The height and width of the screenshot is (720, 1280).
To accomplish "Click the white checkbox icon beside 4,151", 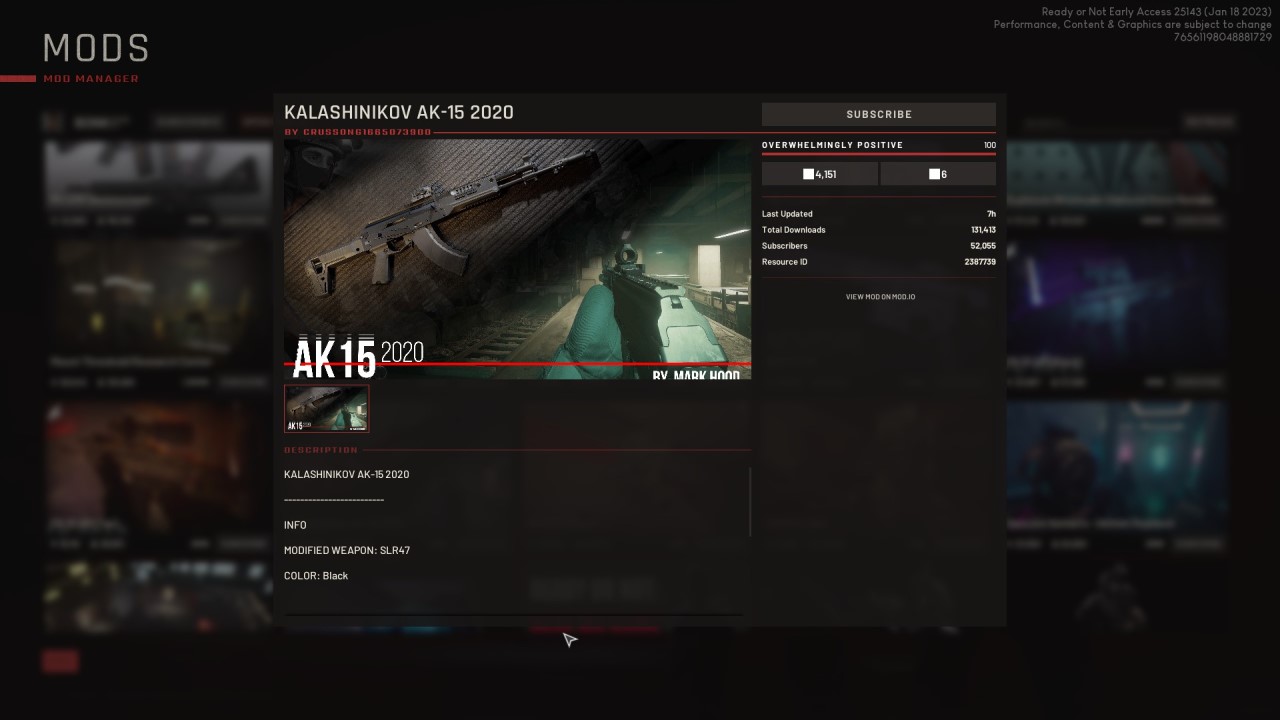I will [x=807, y=173].
